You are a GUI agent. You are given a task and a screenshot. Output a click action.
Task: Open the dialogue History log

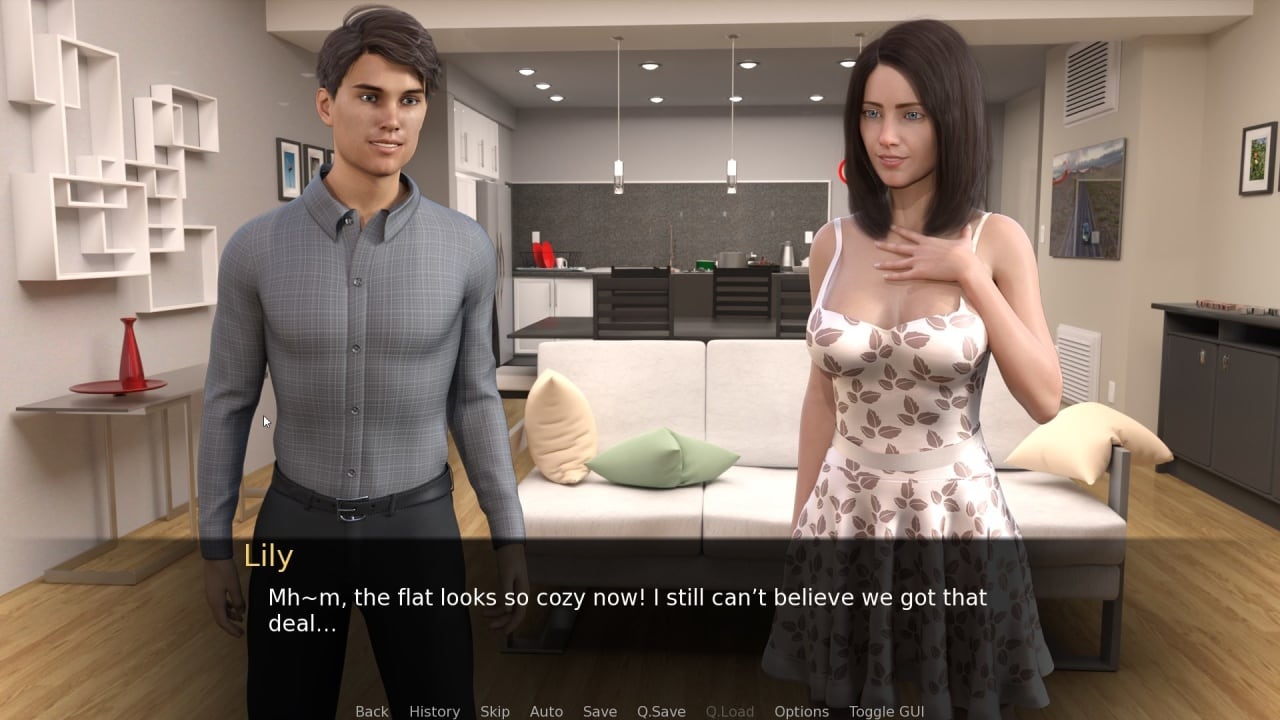click(434, 711)
